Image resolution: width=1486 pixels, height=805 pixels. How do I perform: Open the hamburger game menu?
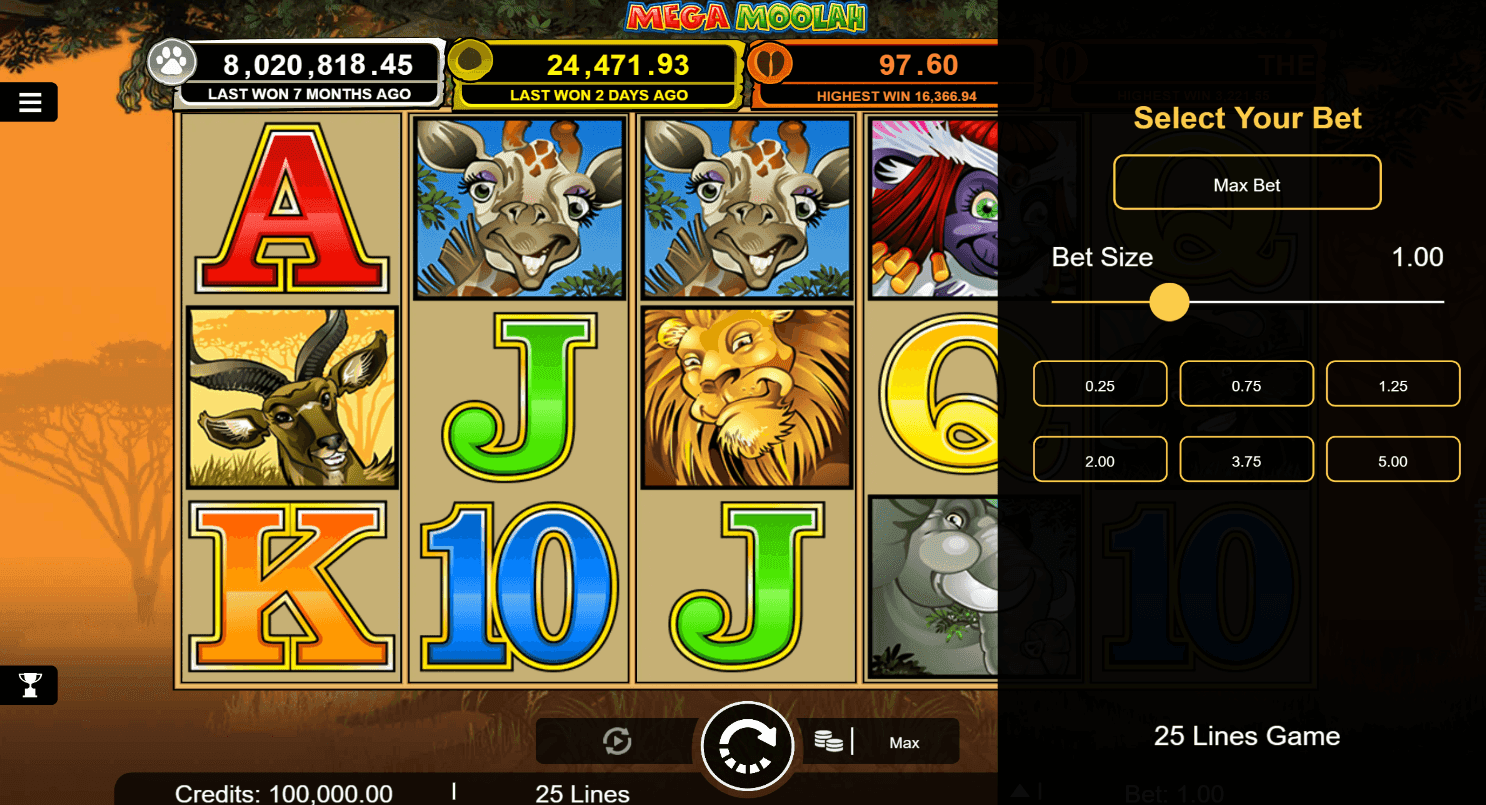29,101
